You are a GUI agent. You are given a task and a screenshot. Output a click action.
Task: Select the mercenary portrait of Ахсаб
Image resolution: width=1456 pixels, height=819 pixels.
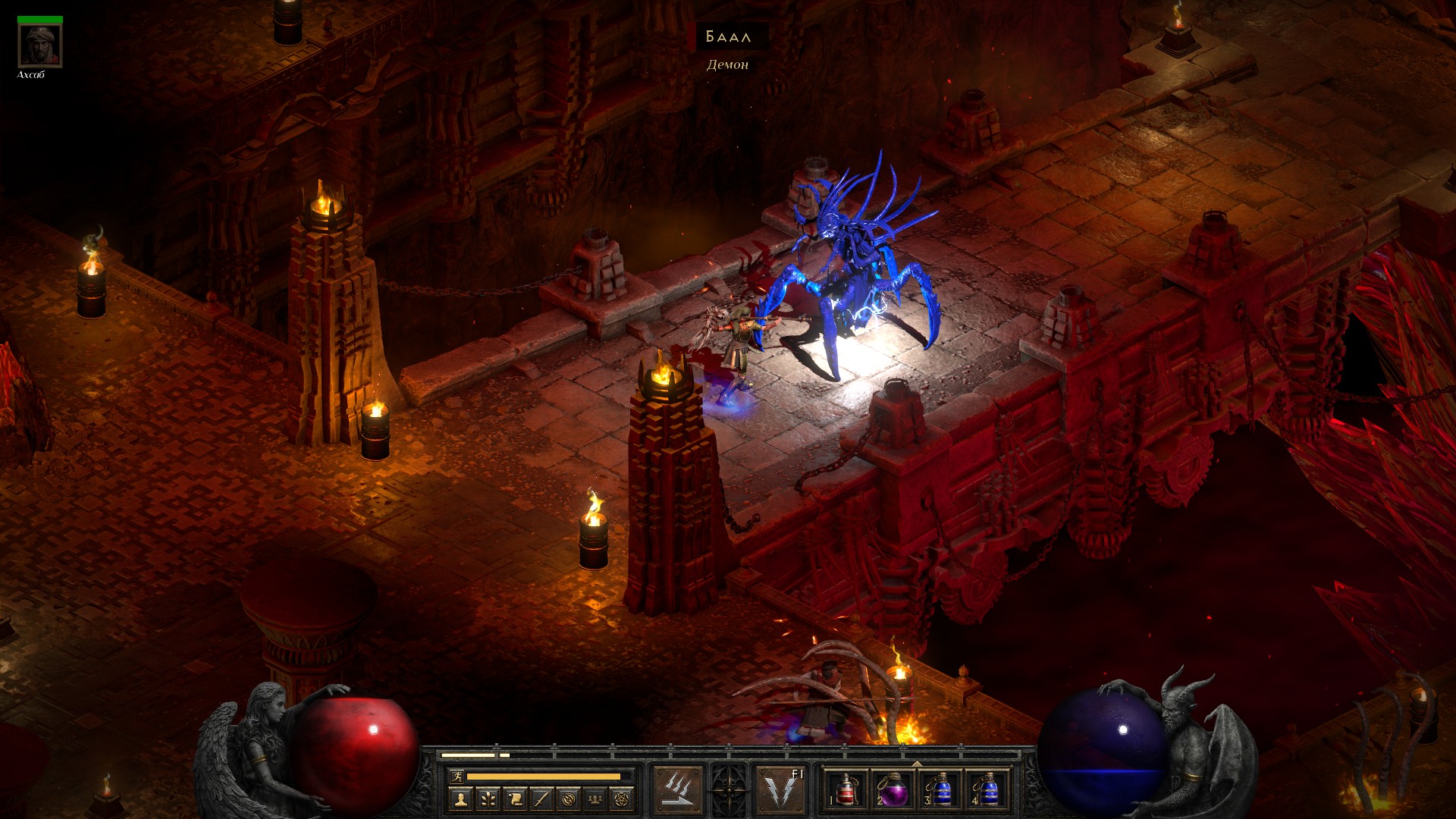click(x=40, y=45)
